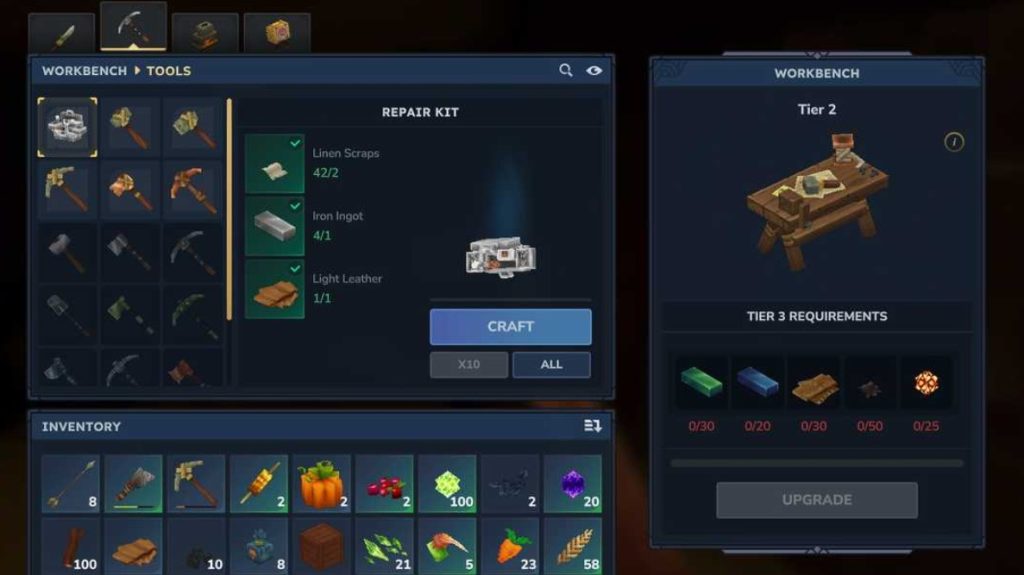1024x575 pixels.
Task: Sort the inventory with the sort icon
Action: point(593,427)
